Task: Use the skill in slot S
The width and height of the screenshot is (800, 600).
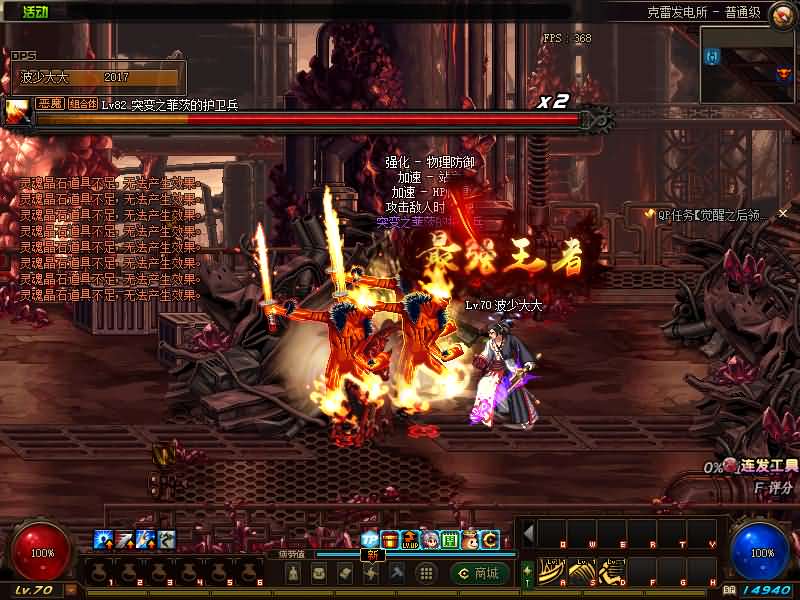Action: coord(578,572)
